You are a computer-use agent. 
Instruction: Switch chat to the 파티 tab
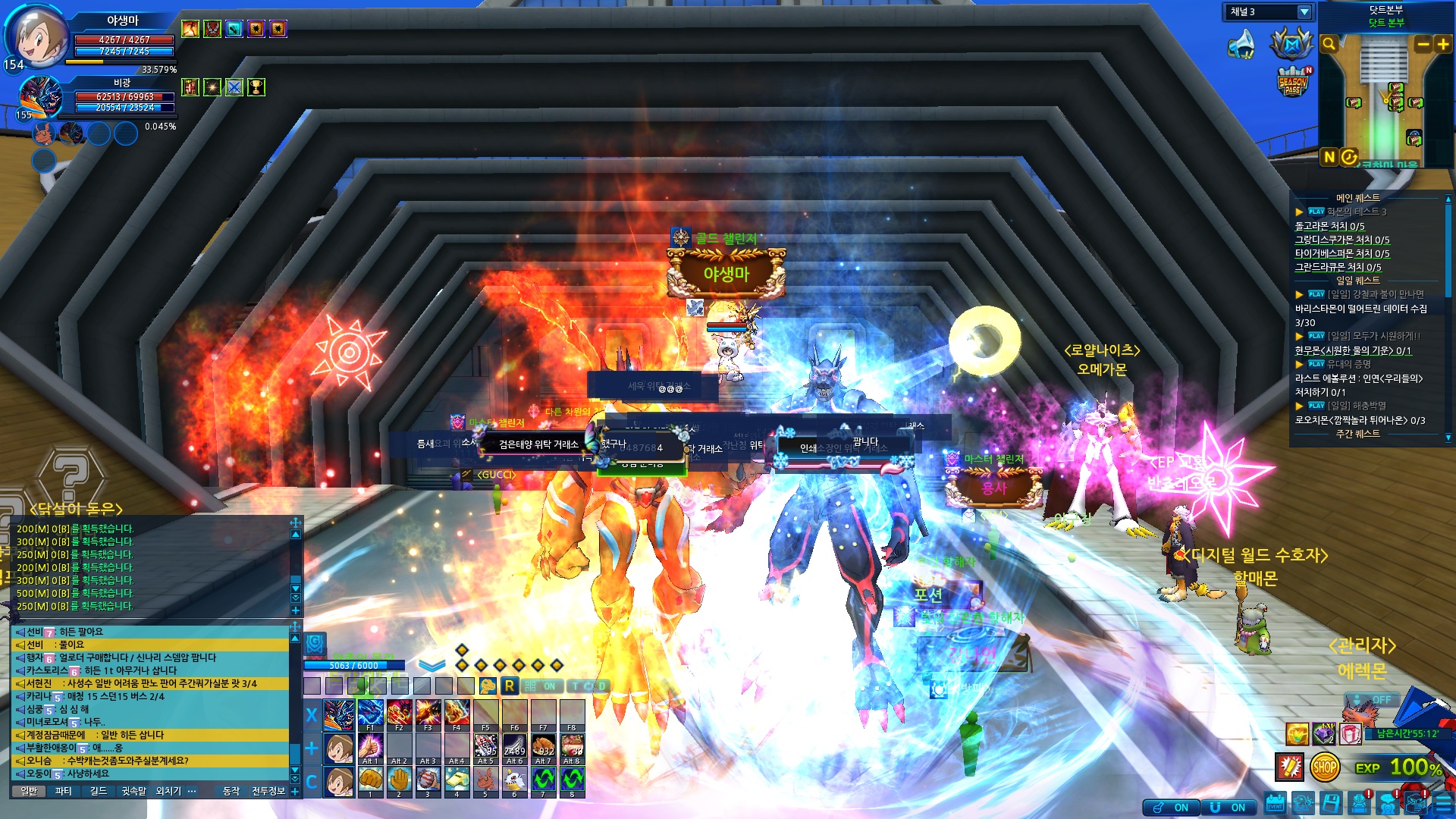tap(64, 791)
